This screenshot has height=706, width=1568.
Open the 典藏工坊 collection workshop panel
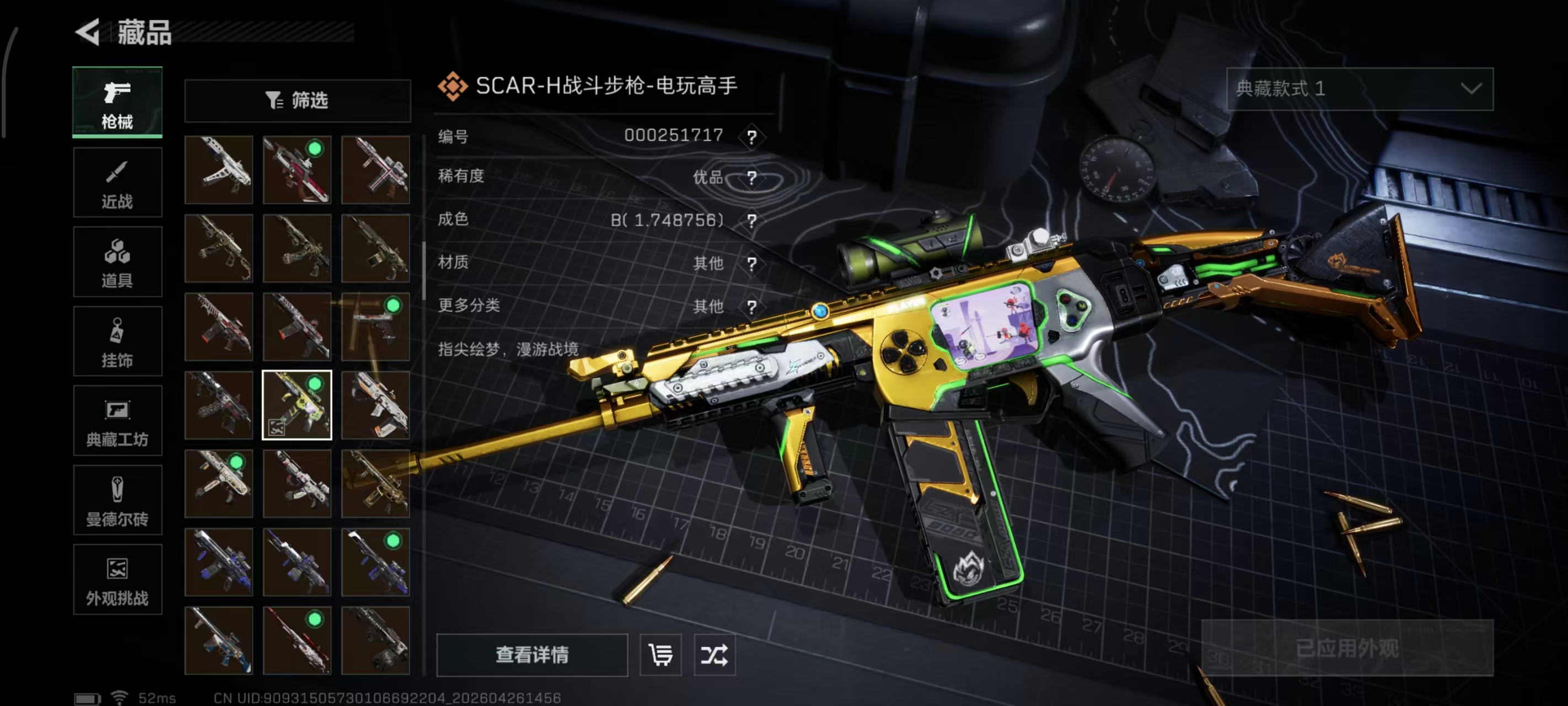click(117, 421)
